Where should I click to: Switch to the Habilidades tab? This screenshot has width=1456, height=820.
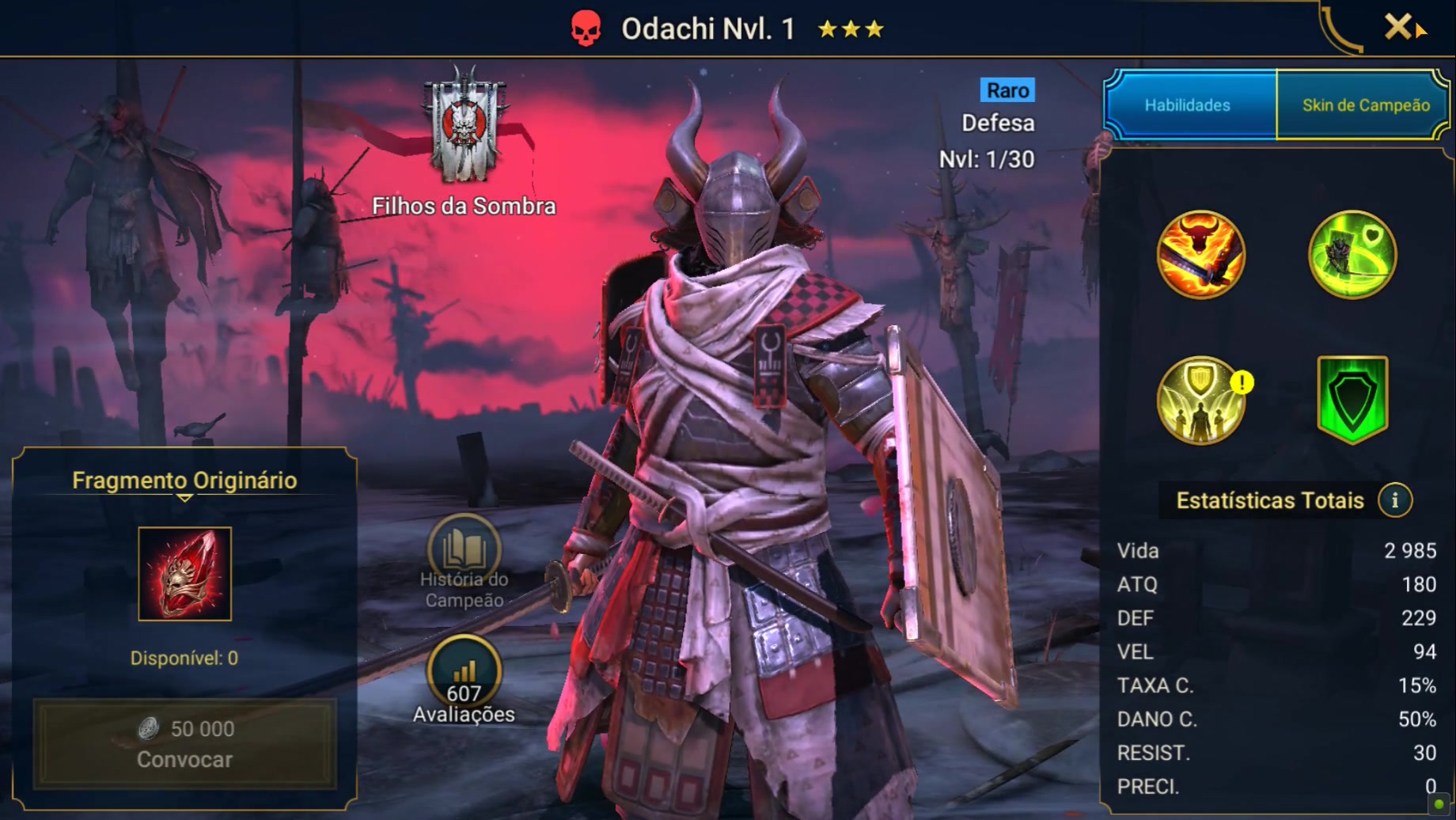[x=1188, y=105]
